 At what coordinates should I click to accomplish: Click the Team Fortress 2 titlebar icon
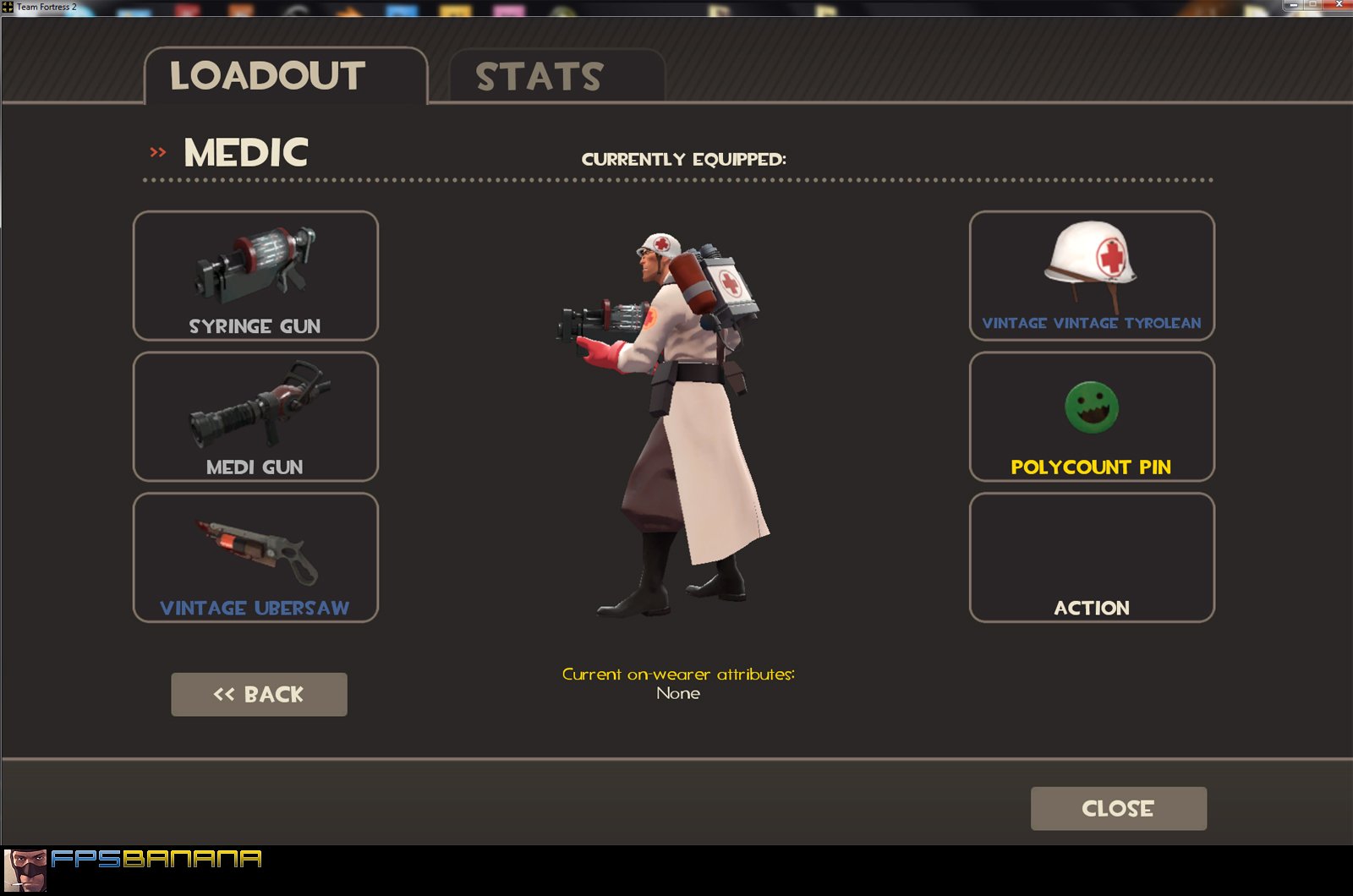click(x=7, y=5)
